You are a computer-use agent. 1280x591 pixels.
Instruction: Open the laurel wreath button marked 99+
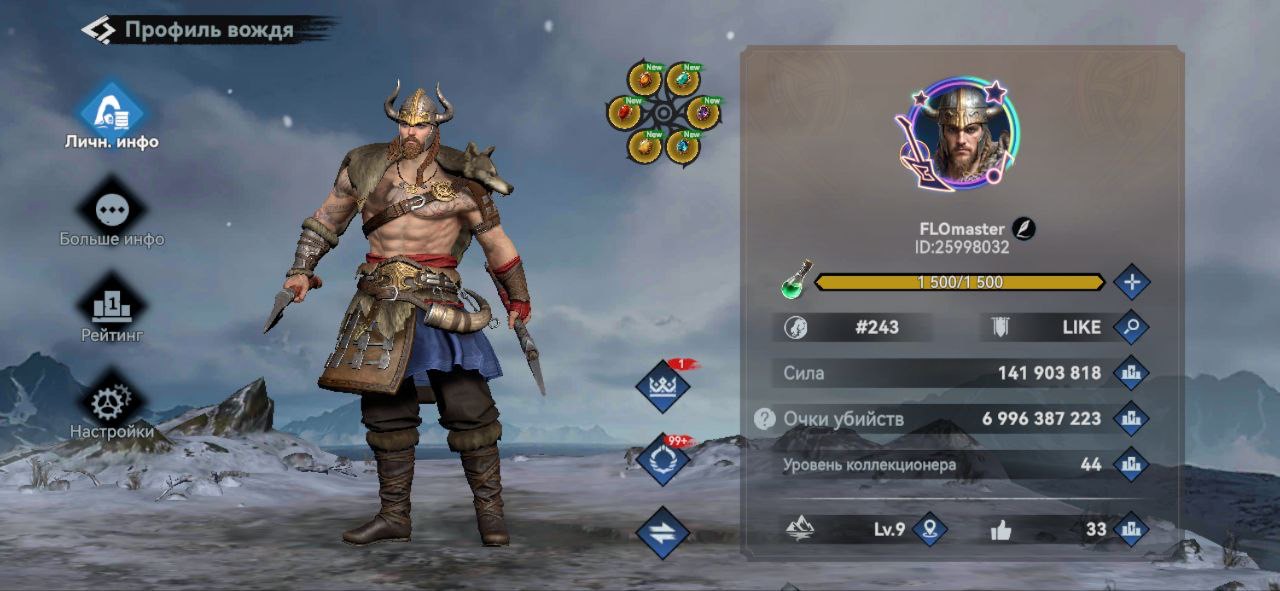(x=663, y=460)
